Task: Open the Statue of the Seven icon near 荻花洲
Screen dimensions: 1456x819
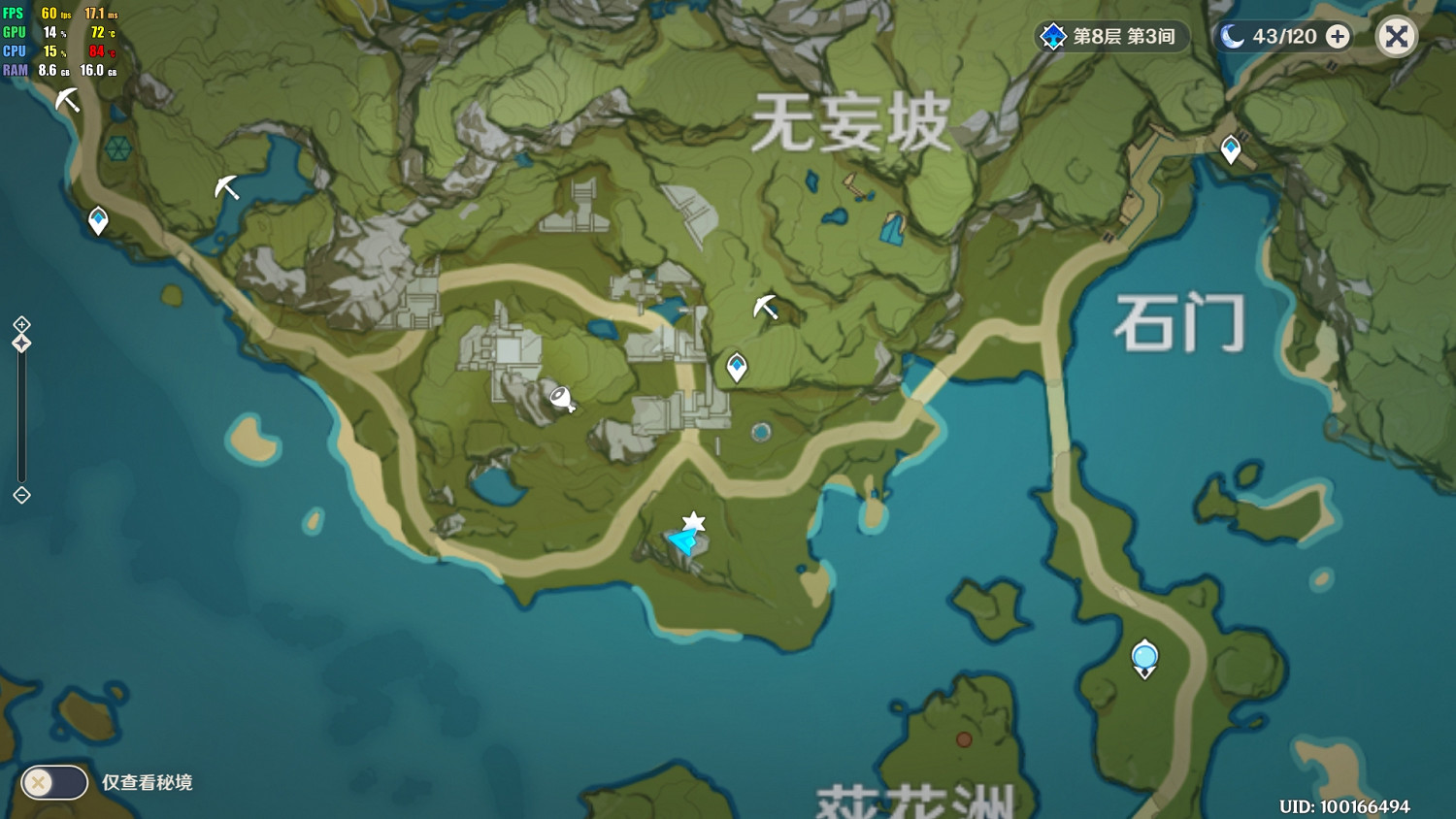Action: (x=1144, y=657)
